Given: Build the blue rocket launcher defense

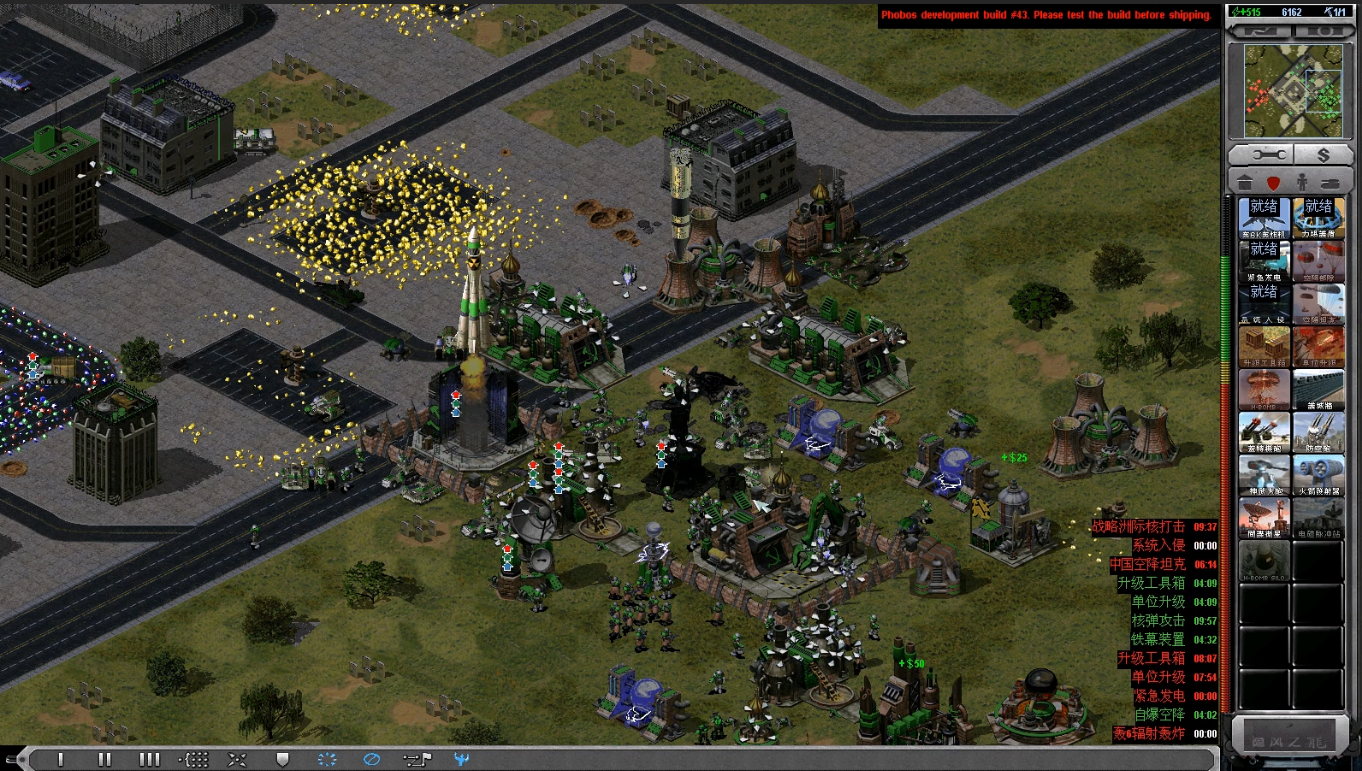Looking at the screenshot, I should tap(1318, 475).
